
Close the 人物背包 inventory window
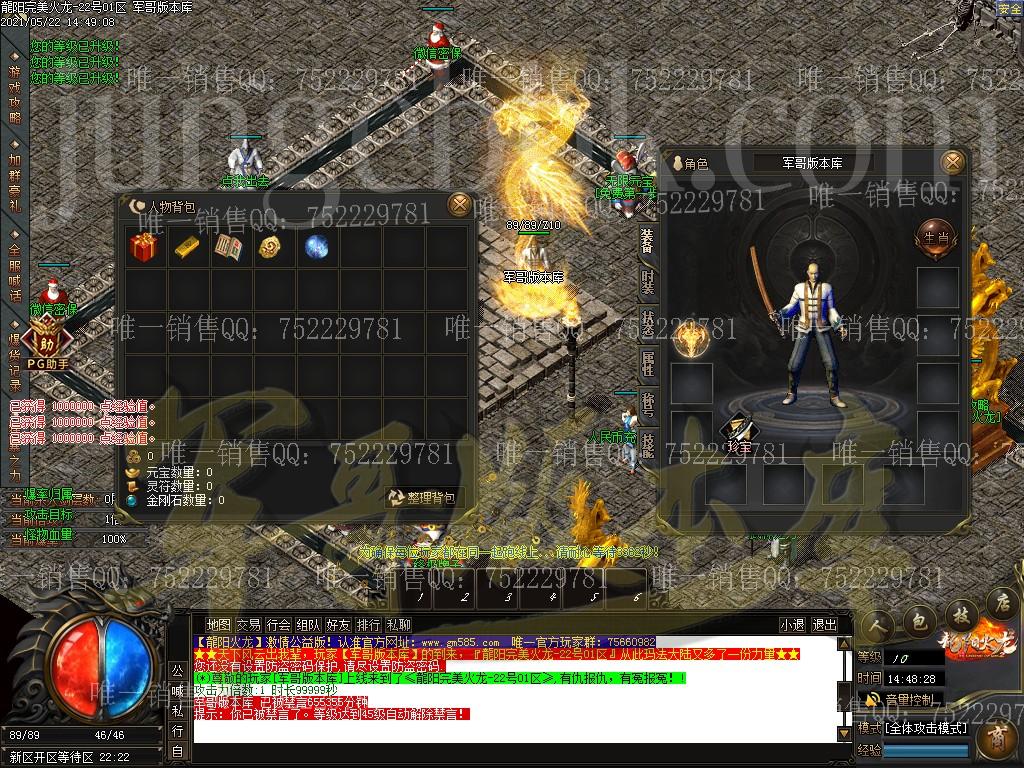pyautogui.click(x=459, y=204)
